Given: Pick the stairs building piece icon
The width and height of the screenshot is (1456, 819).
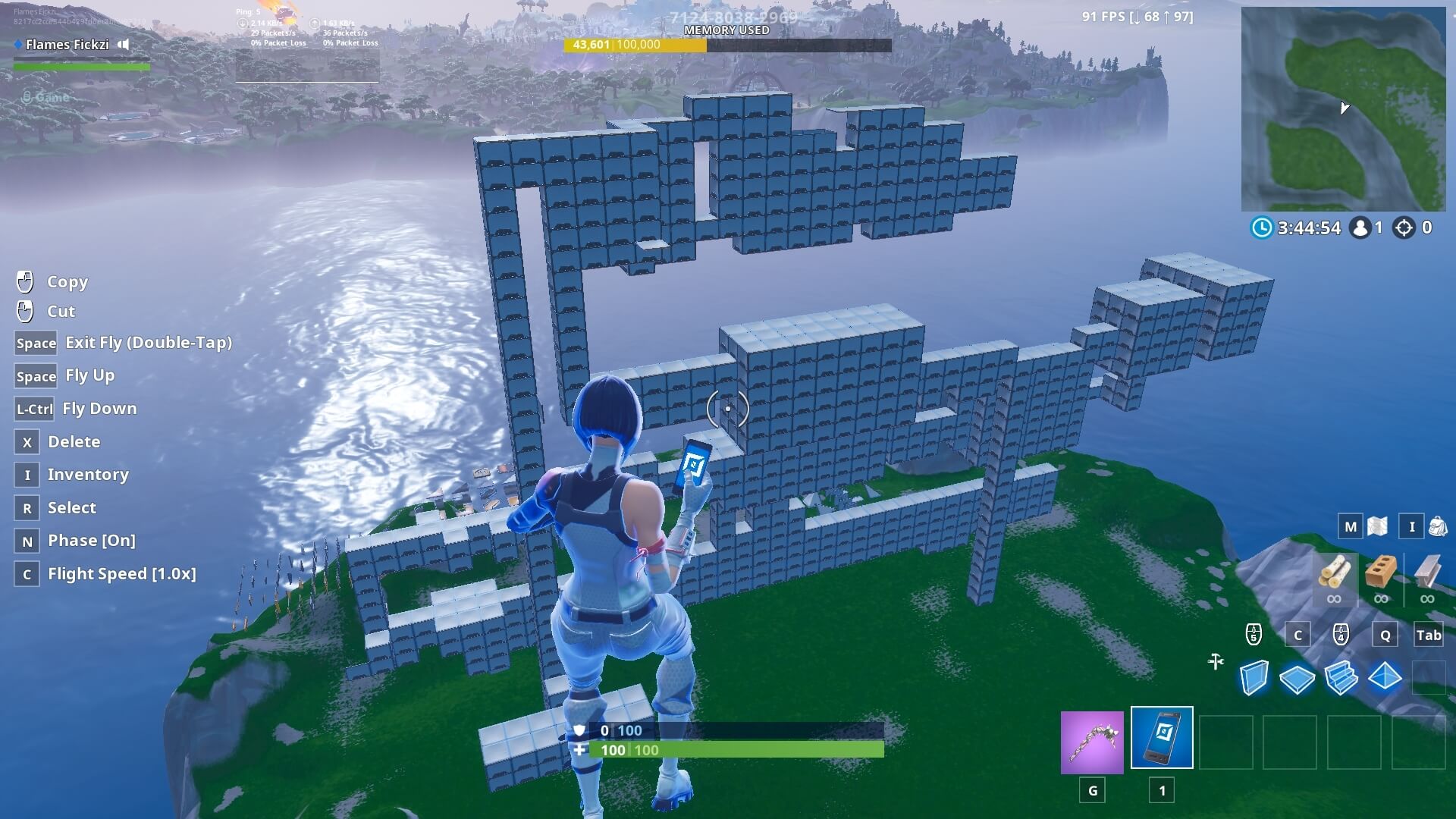Looking at the screenshot, I should [1341, 679].
